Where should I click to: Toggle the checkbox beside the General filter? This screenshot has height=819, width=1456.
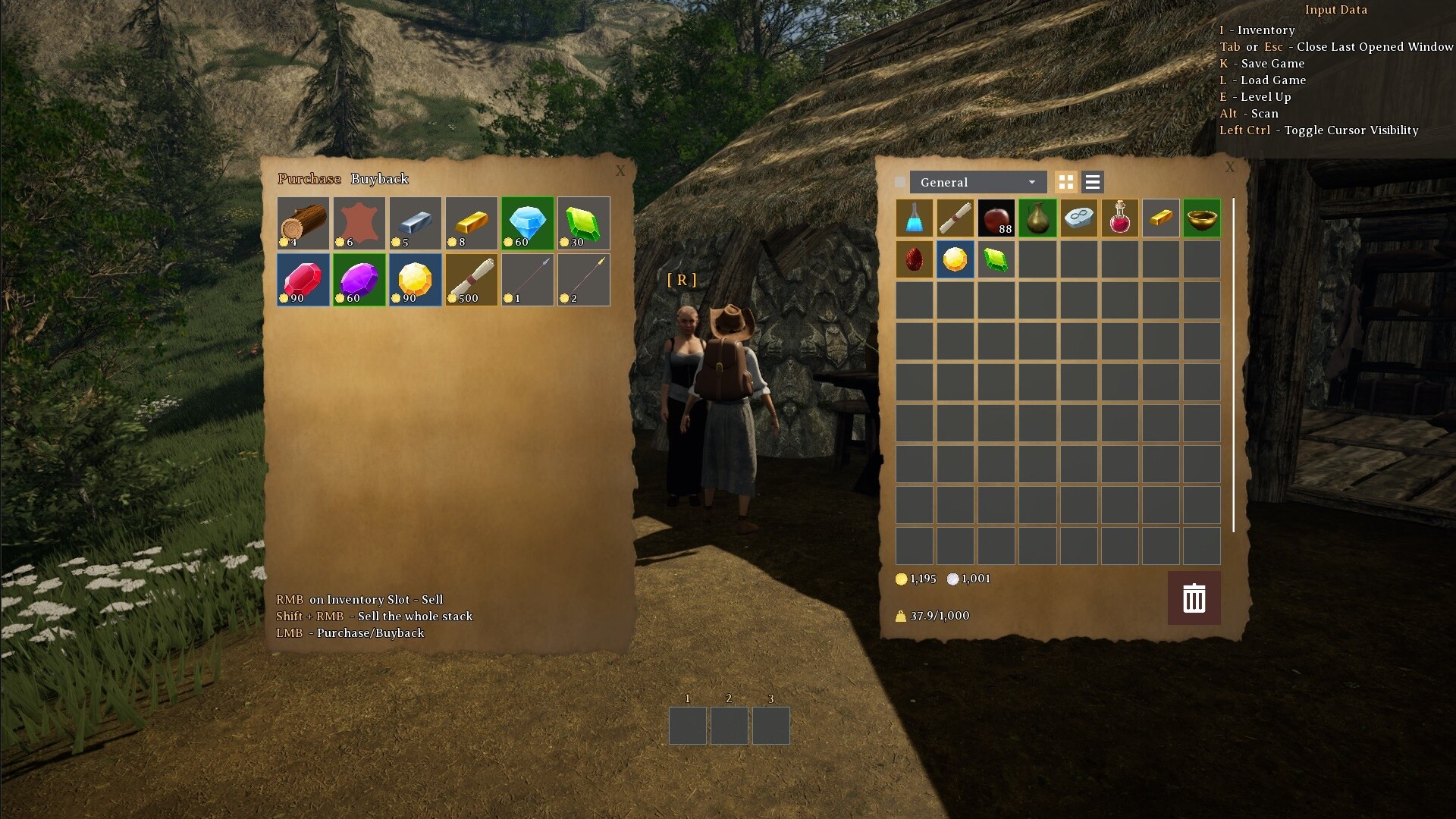point(899,182)
